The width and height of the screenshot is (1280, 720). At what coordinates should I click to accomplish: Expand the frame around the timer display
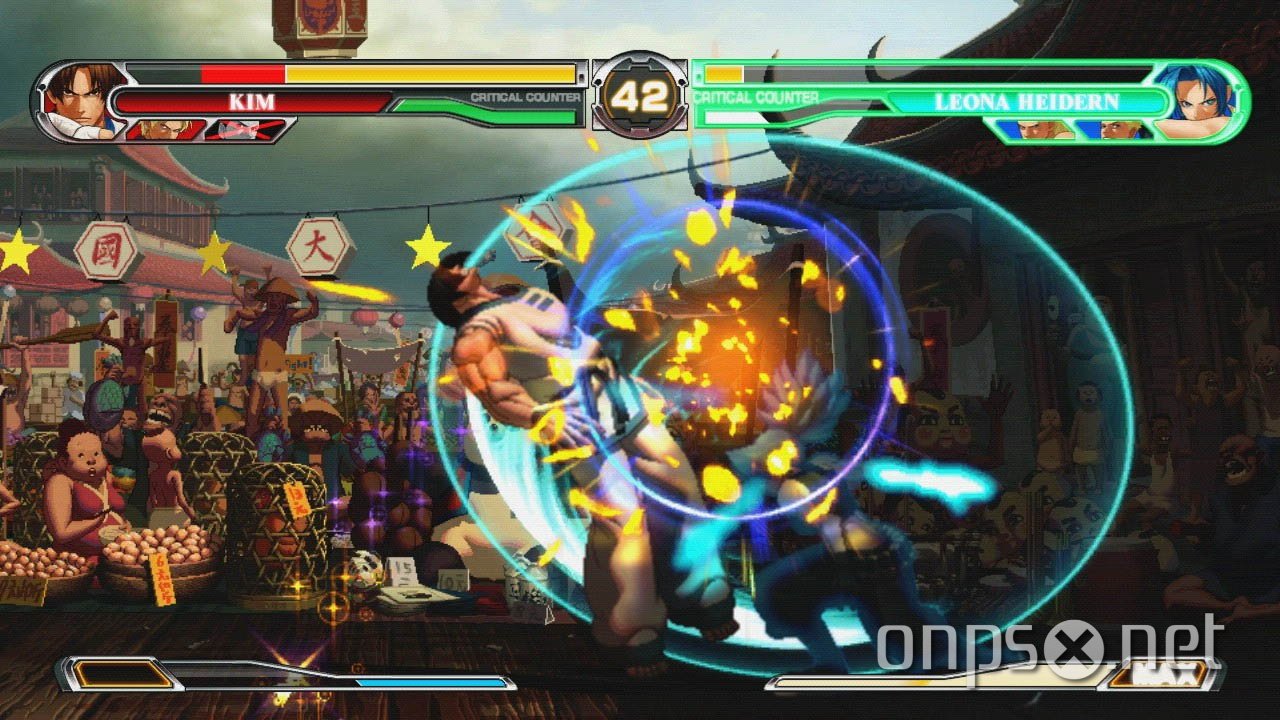[x=642, y=97]
